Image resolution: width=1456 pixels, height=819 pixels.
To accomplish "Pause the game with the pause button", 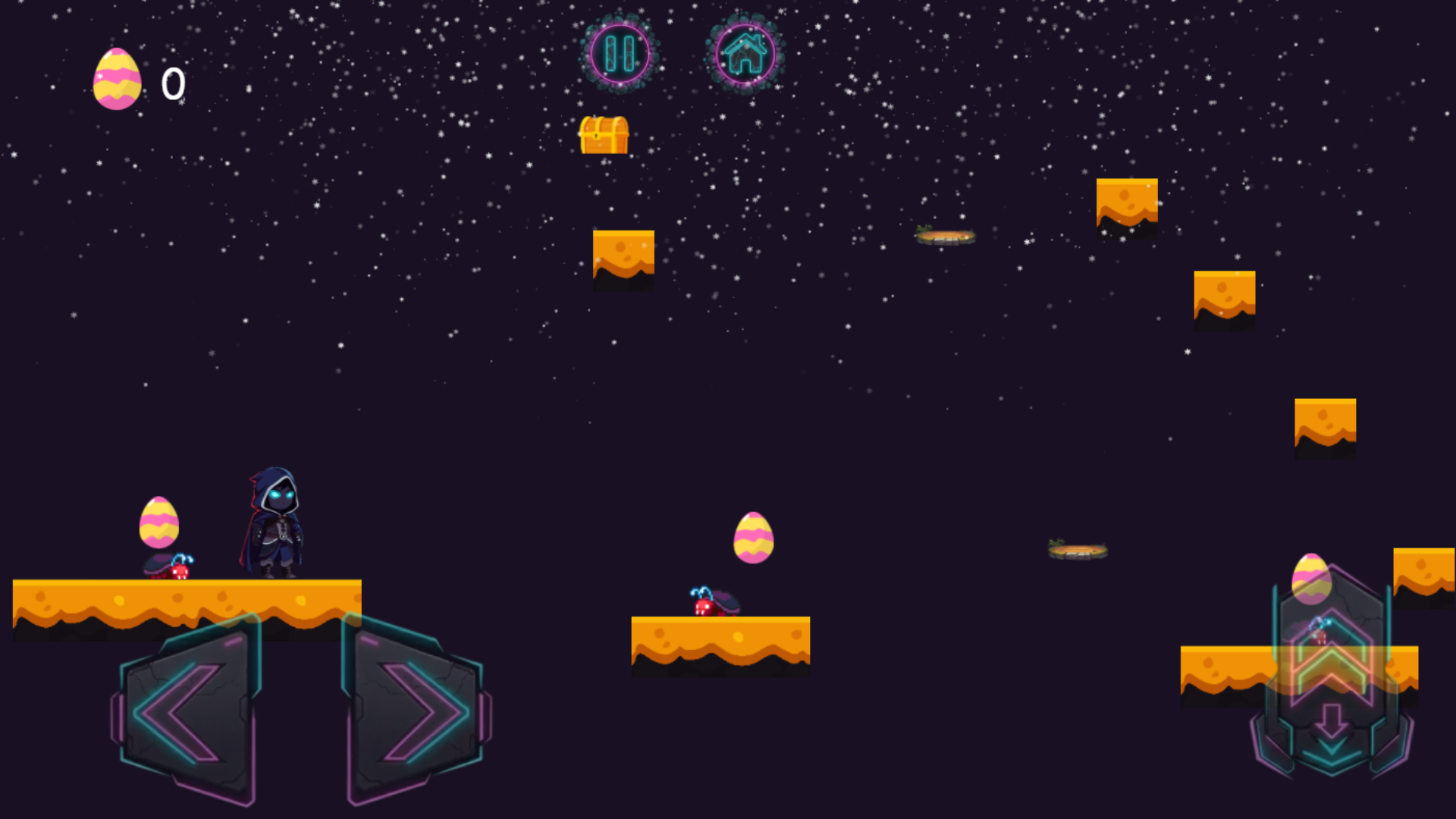I will [x=620, y=54].
